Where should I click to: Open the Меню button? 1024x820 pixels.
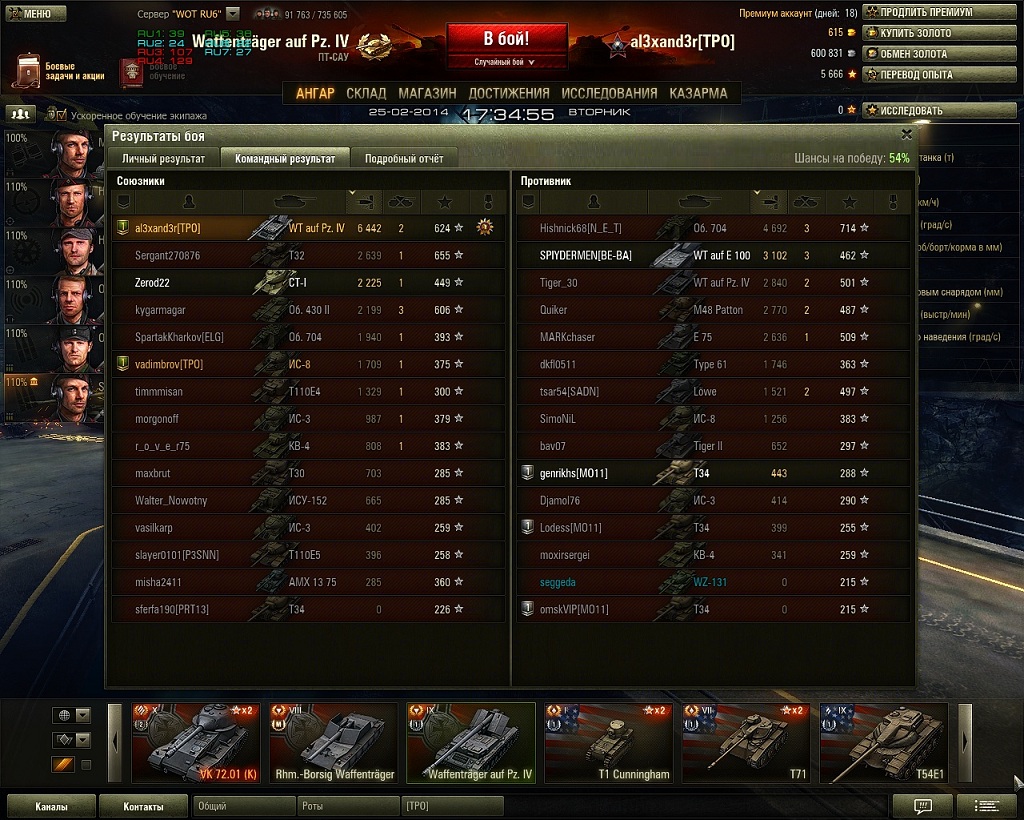pos(35,14)
